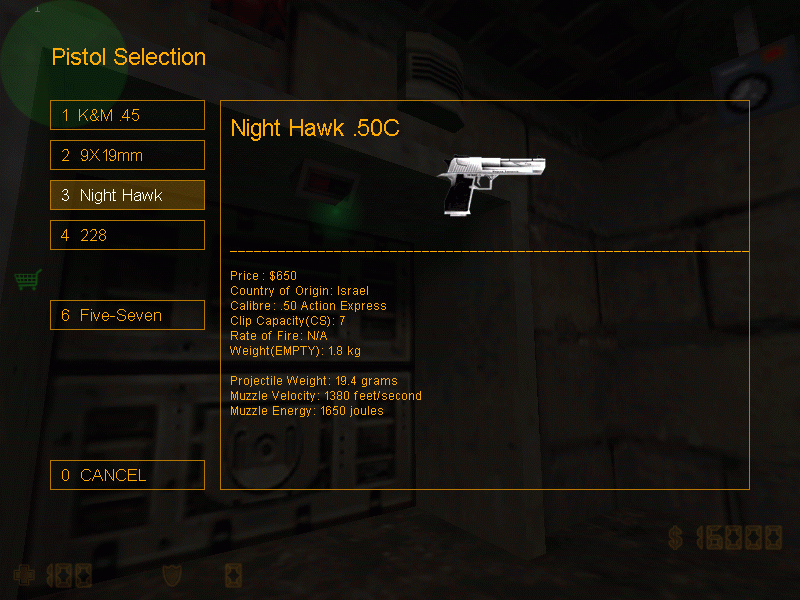Choose the 9X19mm pistol option
The height and width of the screenshot is (600, 800).
click(x=127, y=155)
